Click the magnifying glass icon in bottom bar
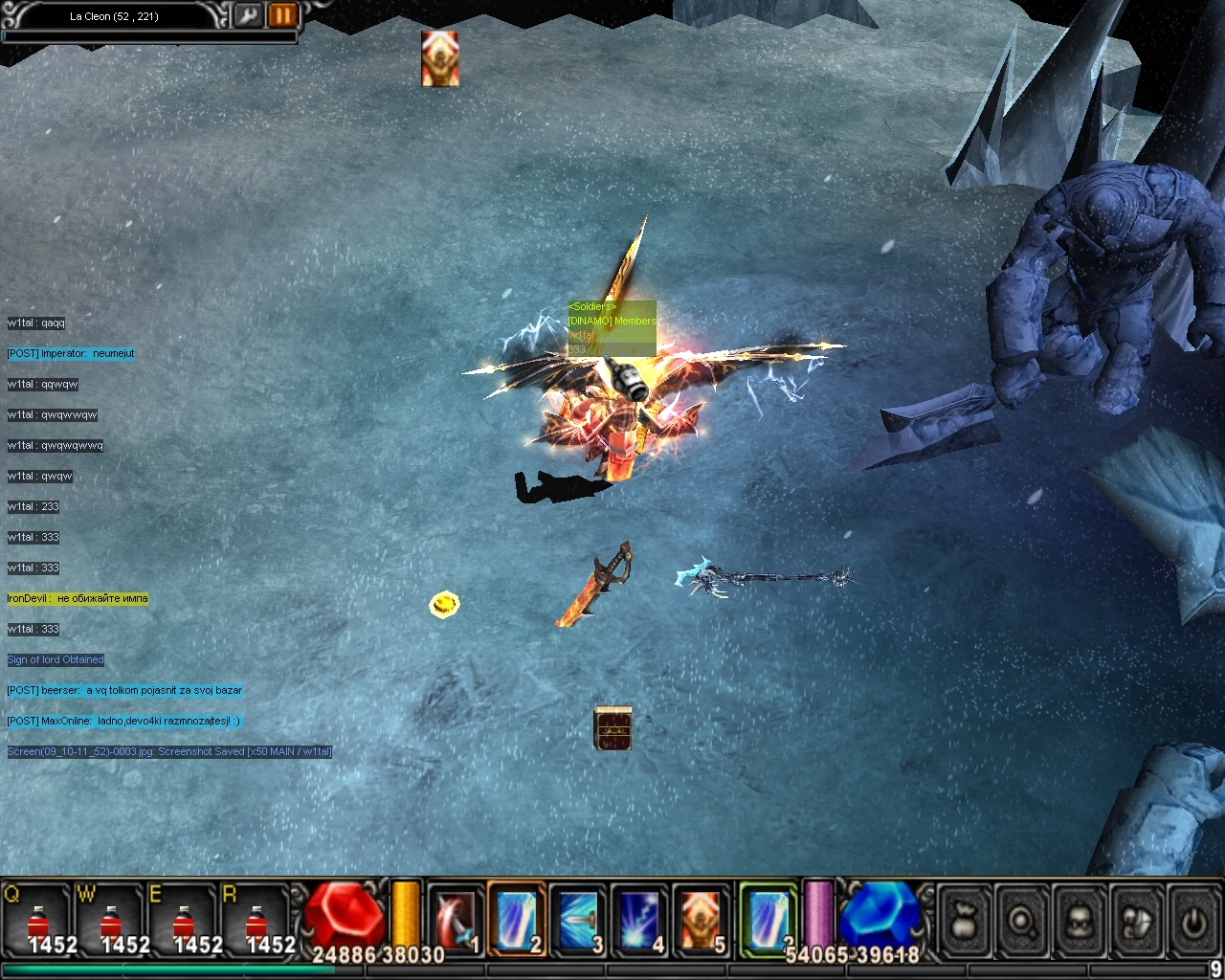 (1022, 922)
